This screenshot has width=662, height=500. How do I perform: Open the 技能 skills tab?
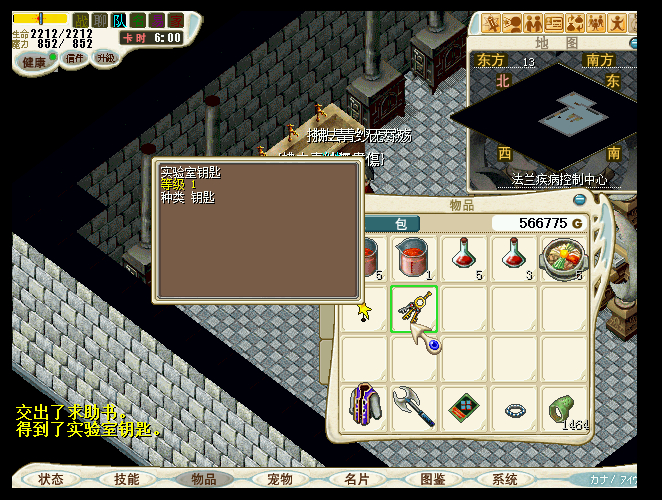click(x=127, y=479)
